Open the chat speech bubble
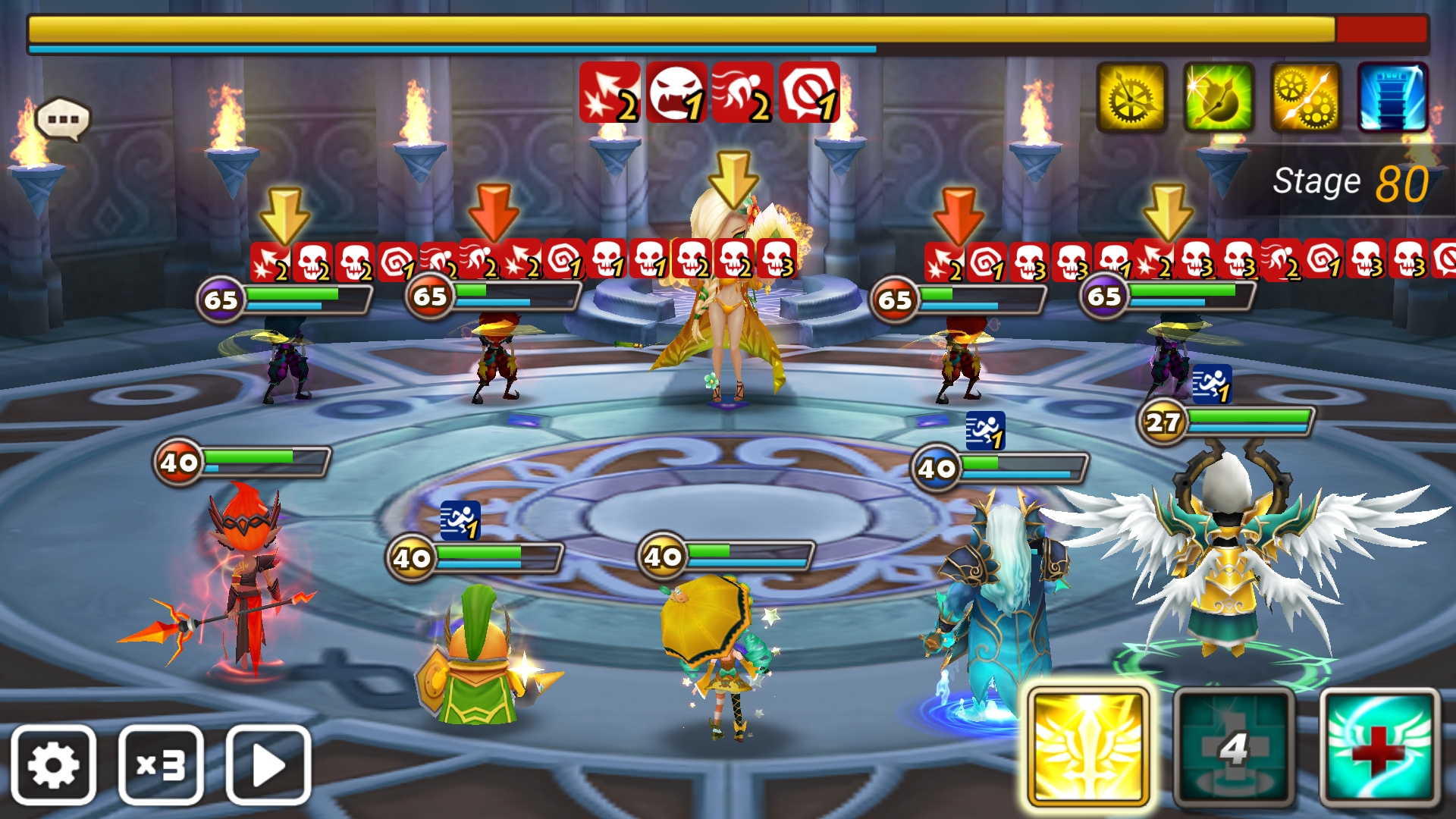Viewport: 1456px width, 819px height. click(x=63, y=120)
